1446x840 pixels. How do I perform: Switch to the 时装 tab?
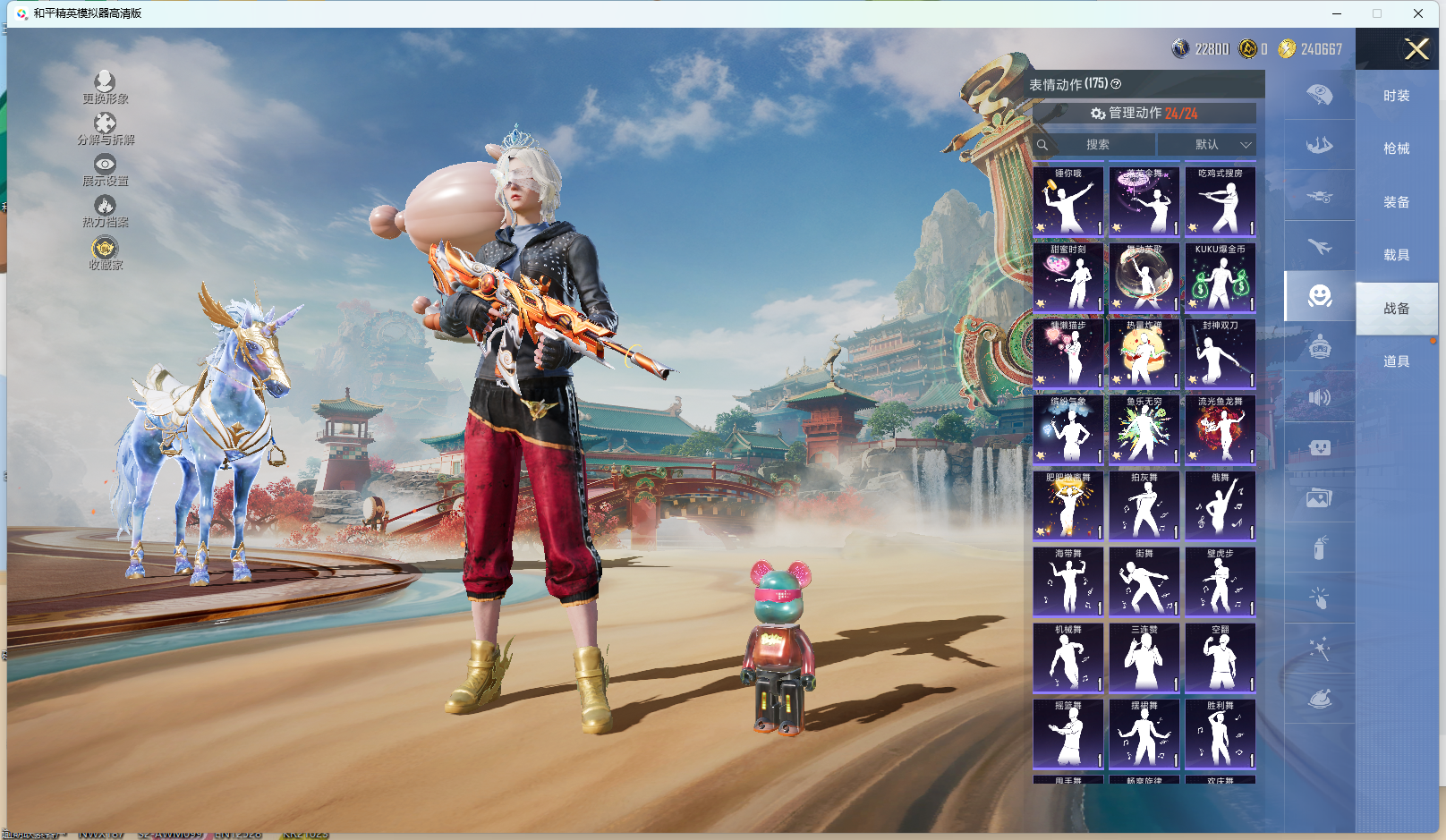pyautogui.click(x=1396, y=96)
